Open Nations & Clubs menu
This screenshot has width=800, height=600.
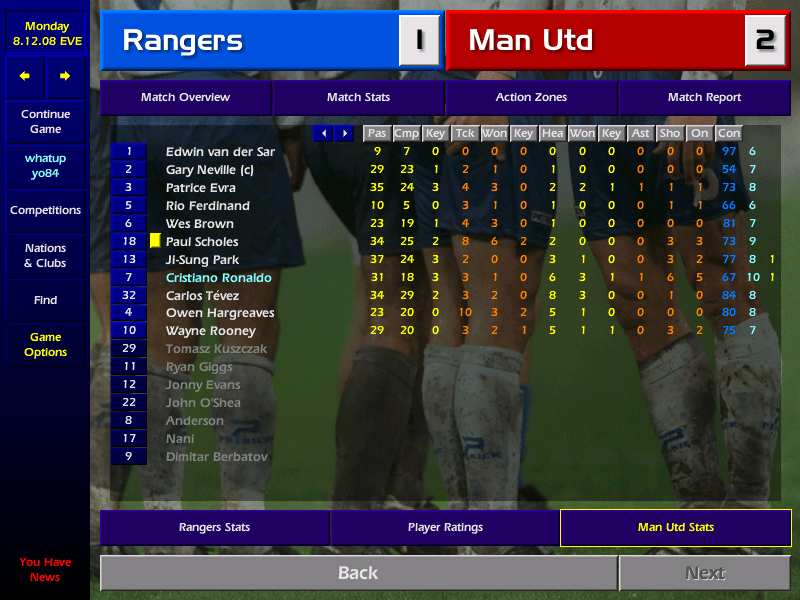tap(45, 255)
